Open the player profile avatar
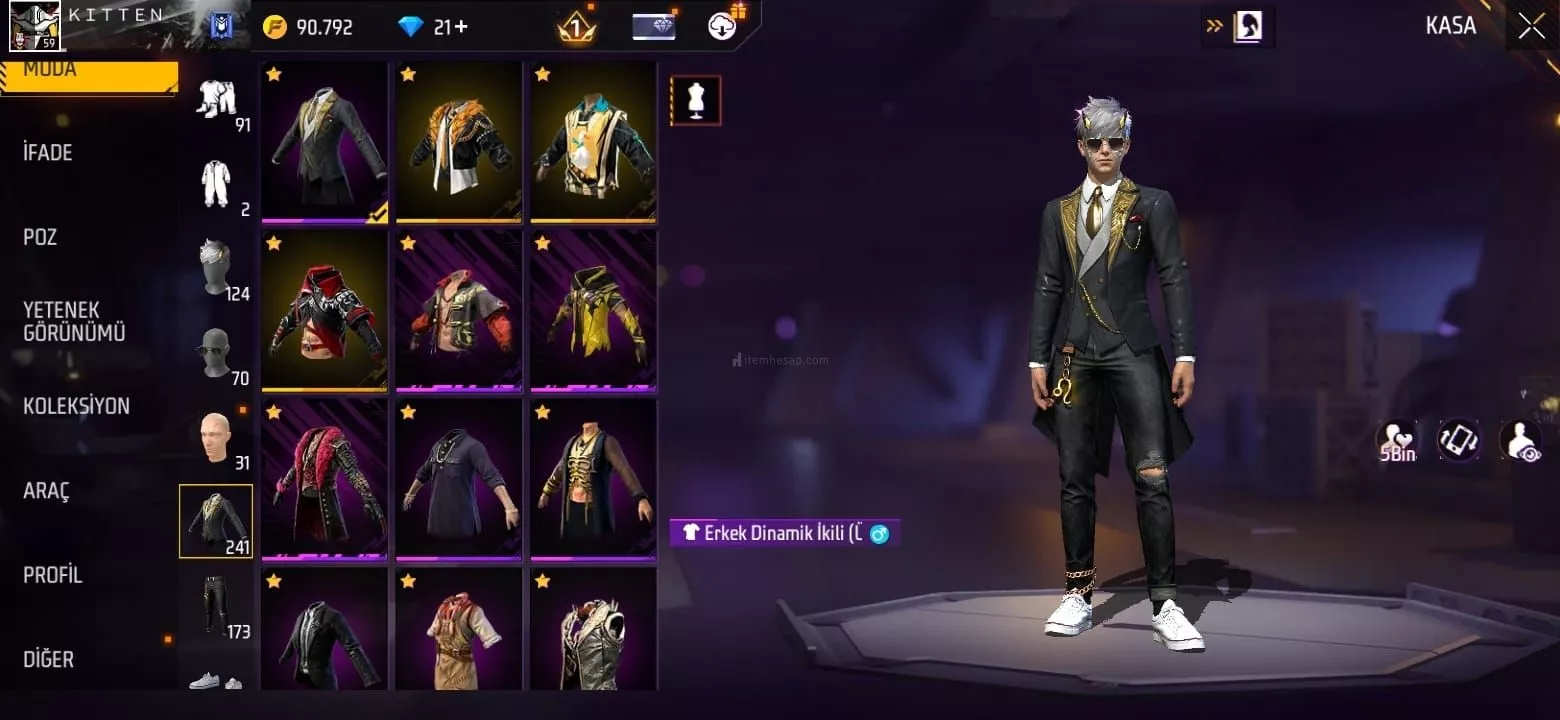Viewport: 1560px width, 720px height. tap(35, 26)
